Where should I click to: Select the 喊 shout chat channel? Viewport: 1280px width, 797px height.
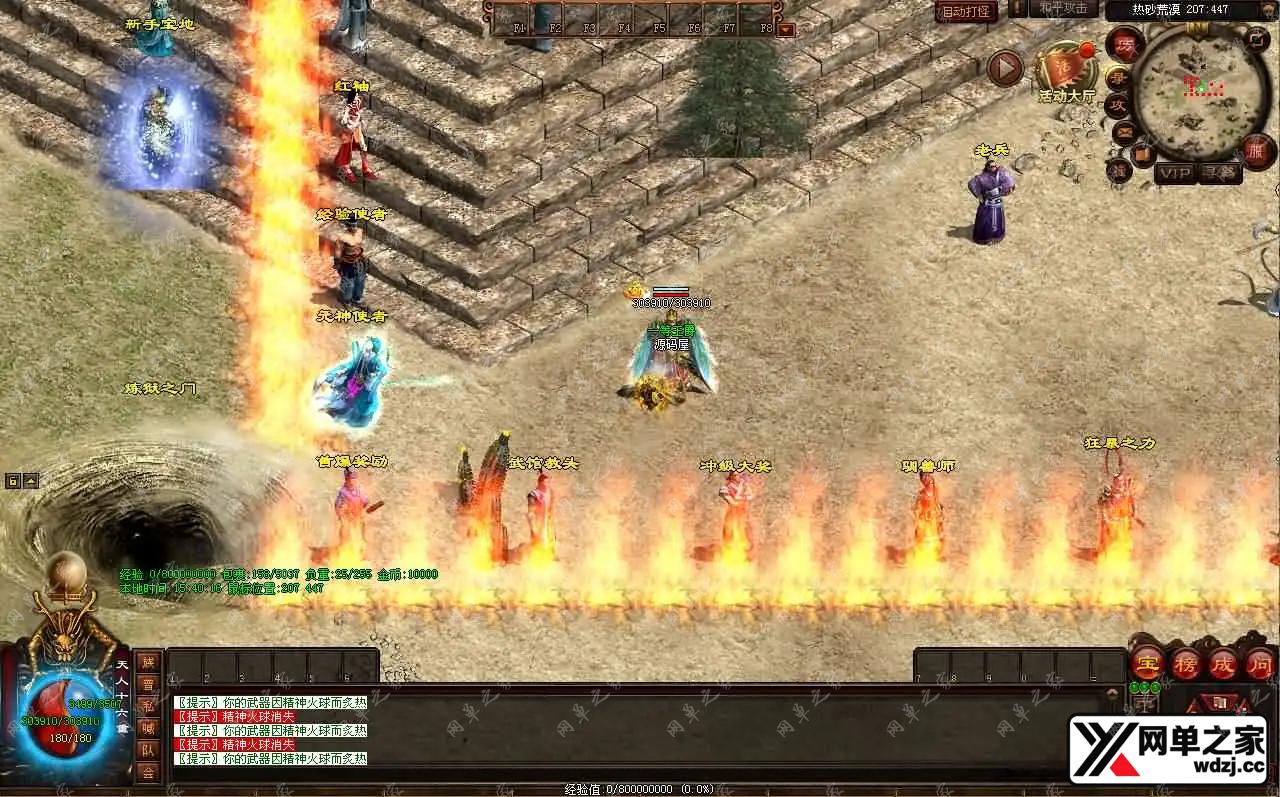[x=147, y=727]
